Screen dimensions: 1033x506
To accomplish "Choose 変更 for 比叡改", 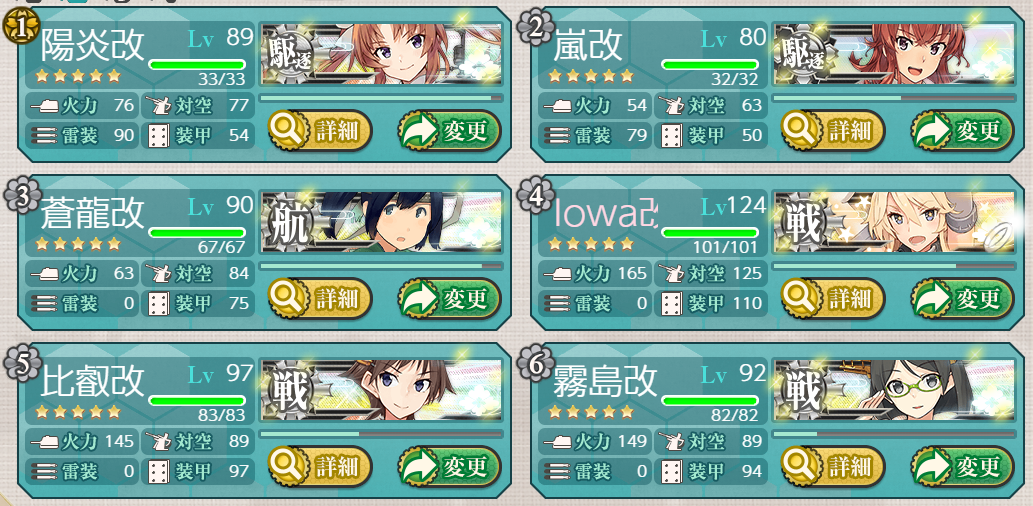I will coord(449,466).
